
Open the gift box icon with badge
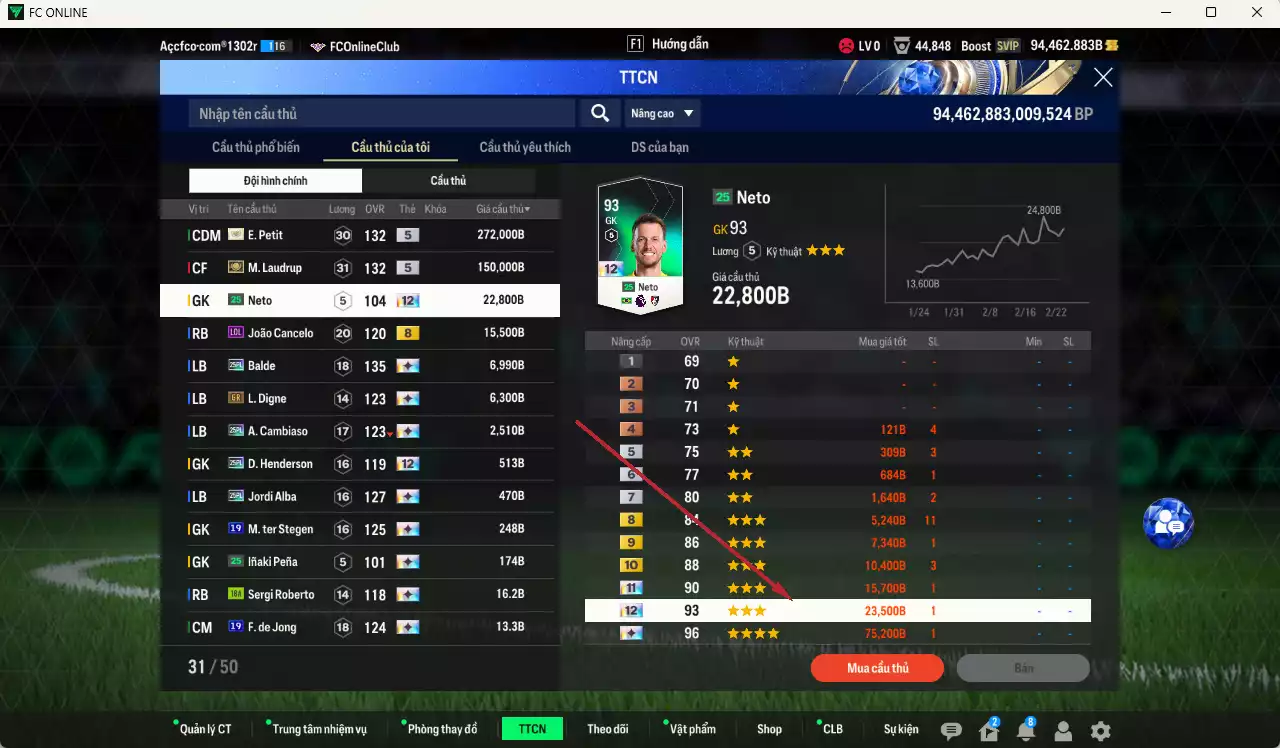coord(988,729)
